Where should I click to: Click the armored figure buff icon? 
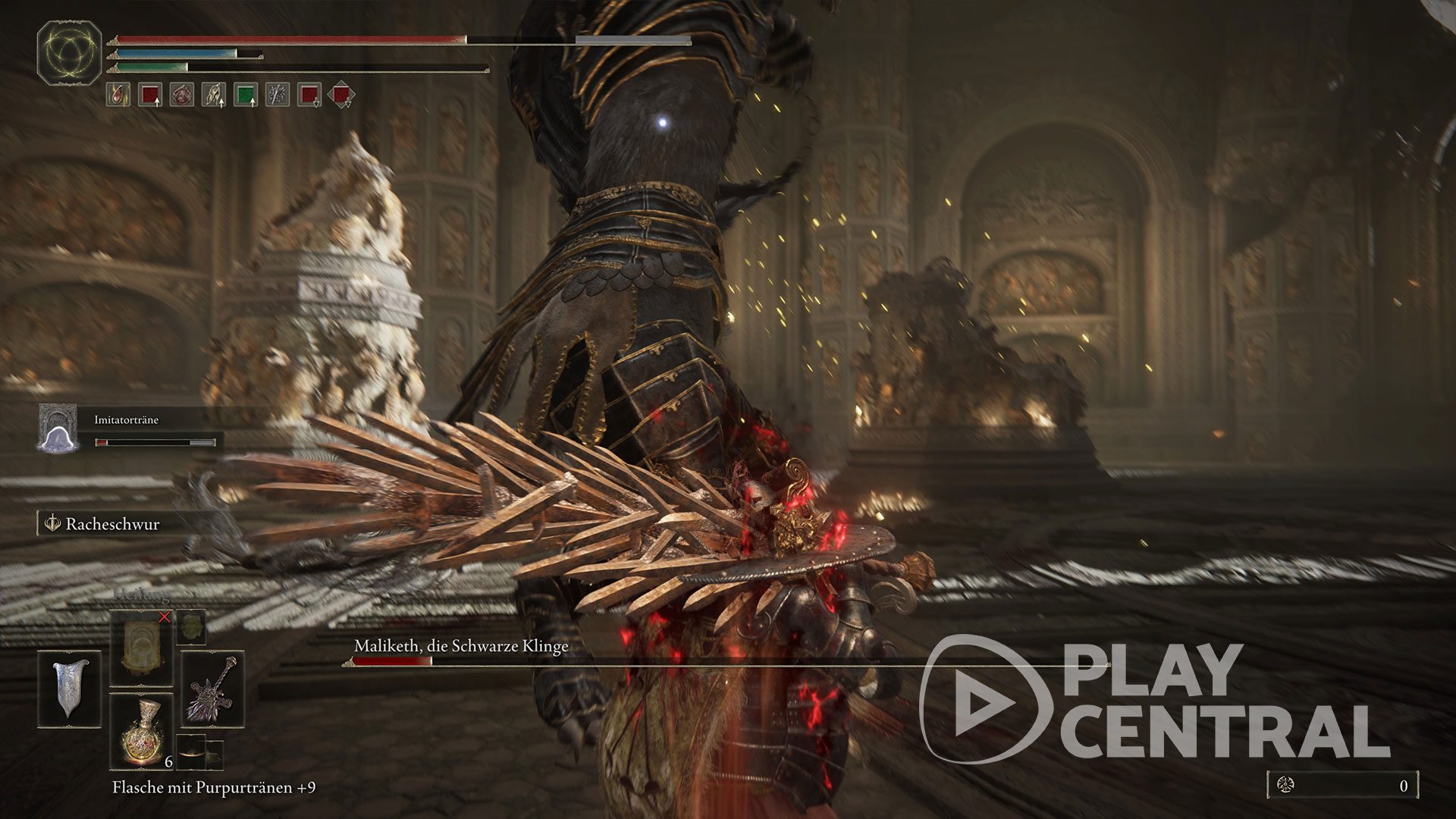pos(213,95)
